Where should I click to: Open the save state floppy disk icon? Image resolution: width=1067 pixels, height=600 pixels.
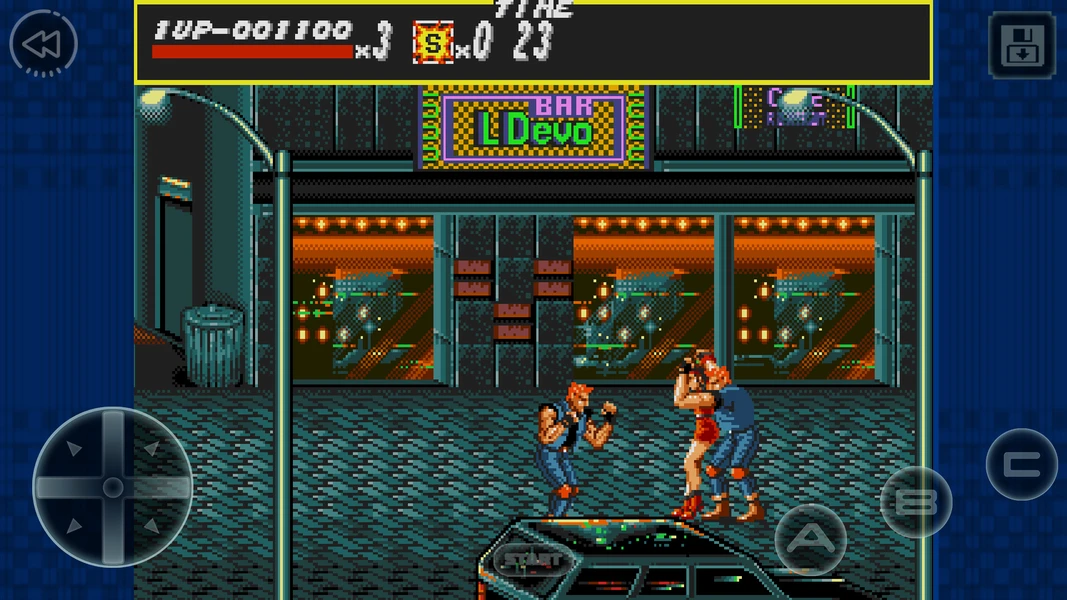click(x=1021, y=45)
